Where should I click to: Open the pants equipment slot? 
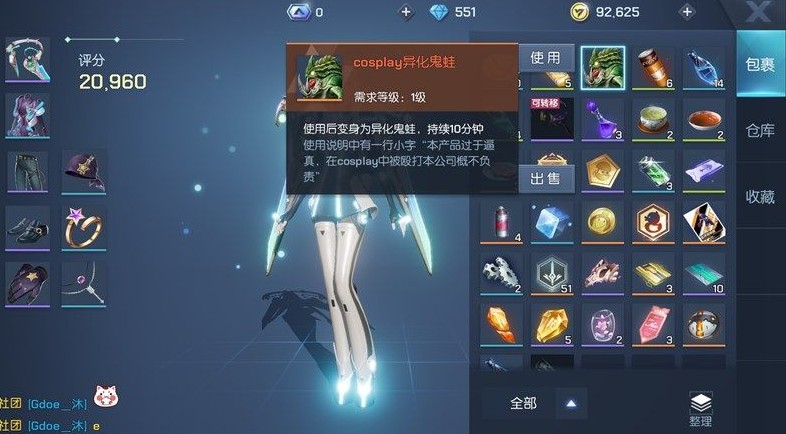[28, 171]
